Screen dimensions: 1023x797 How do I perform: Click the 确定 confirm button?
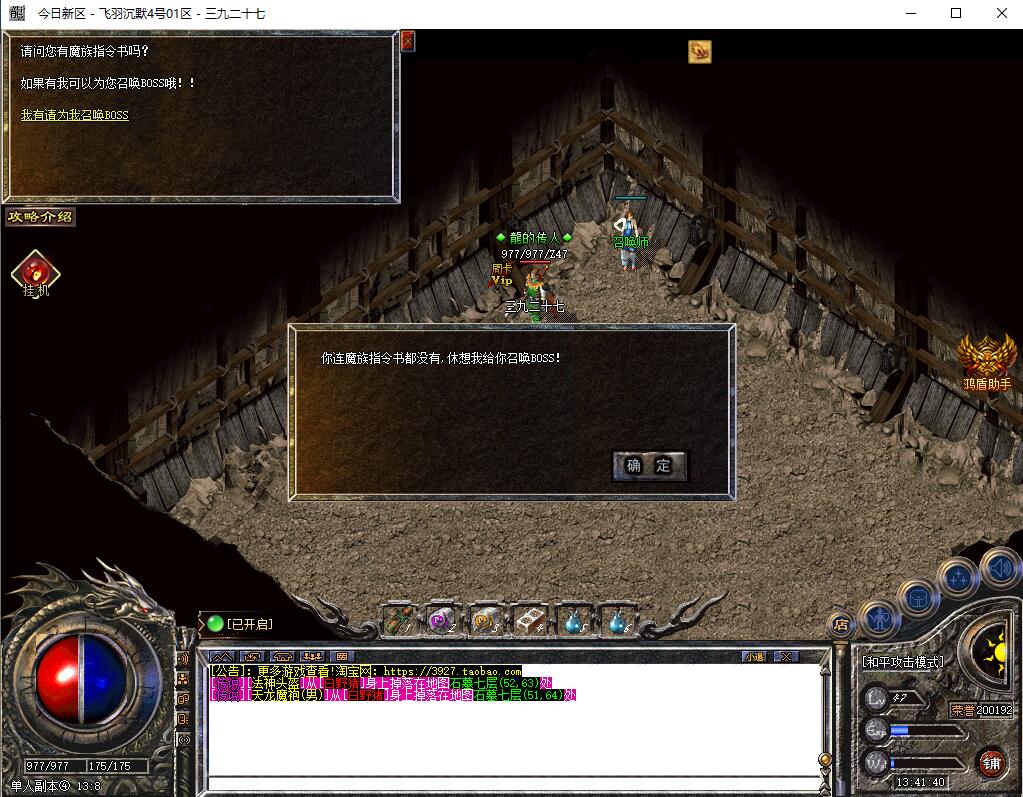649,465
